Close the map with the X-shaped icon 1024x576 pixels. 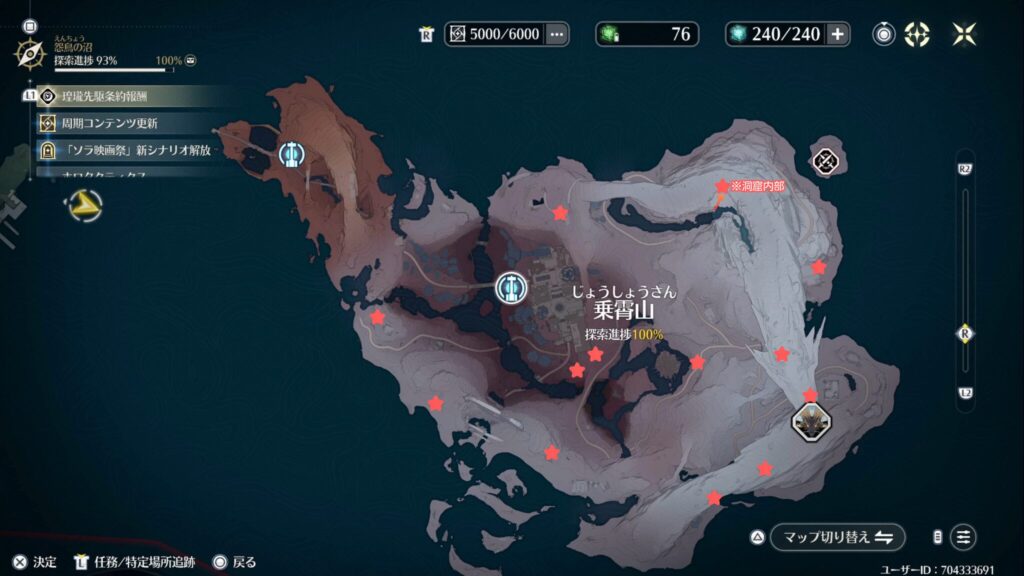[965, 34]
